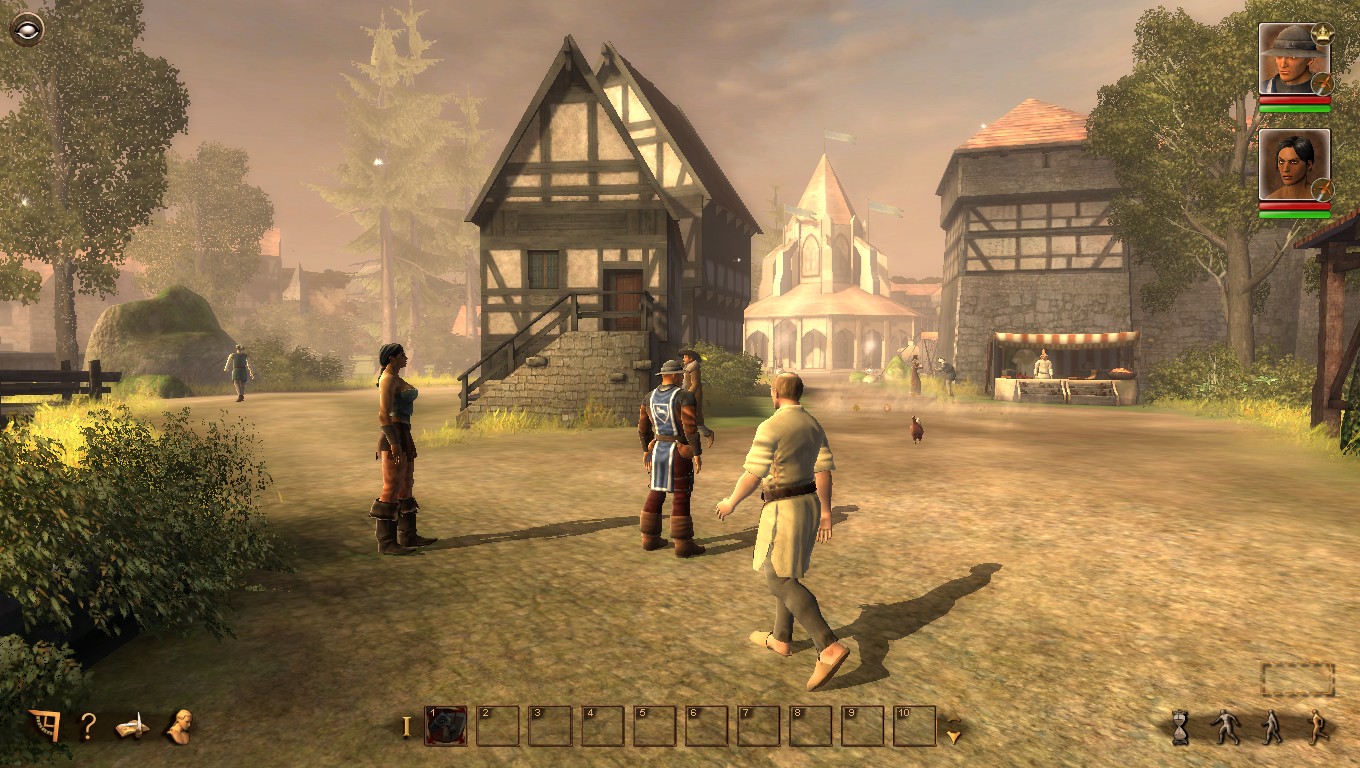Open the journal book and quill icon
The height and width of the screenshot is (768, 1360).
click(132, 727)
